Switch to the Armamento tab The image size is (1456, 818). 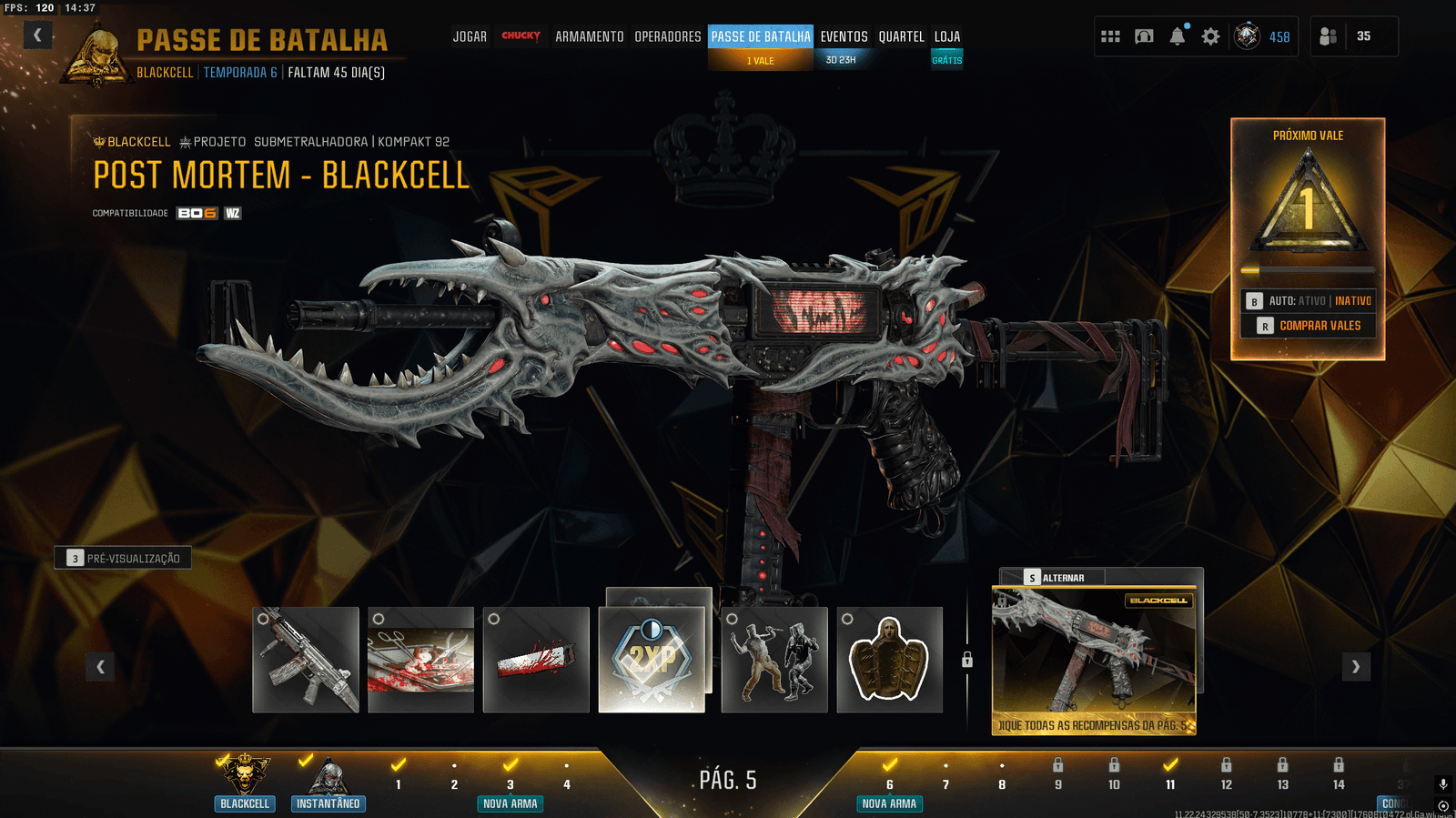click(x=590, y=36)
